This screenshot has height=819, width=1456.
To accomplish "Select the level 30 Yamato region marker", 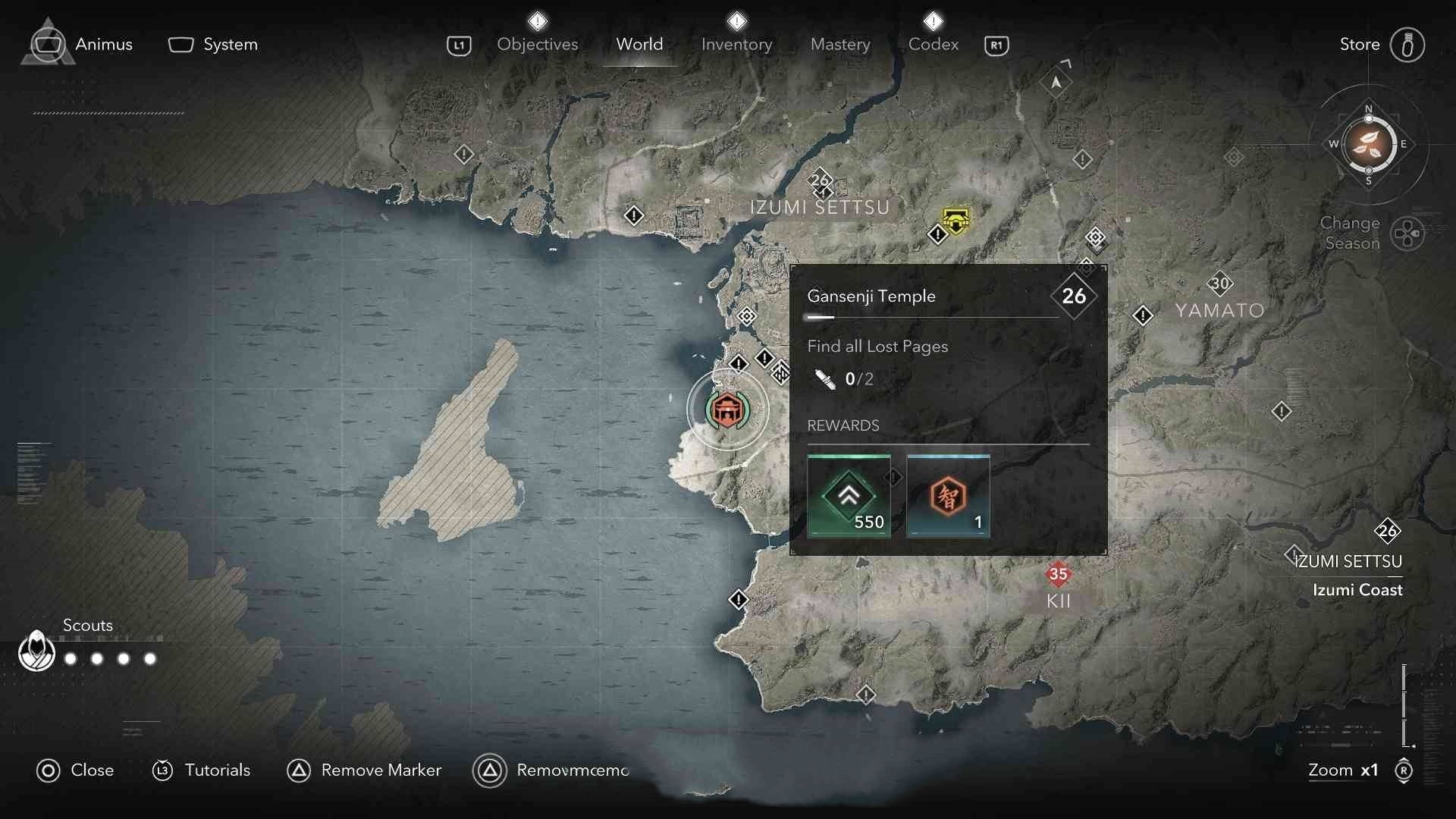I will (1219, 284).
